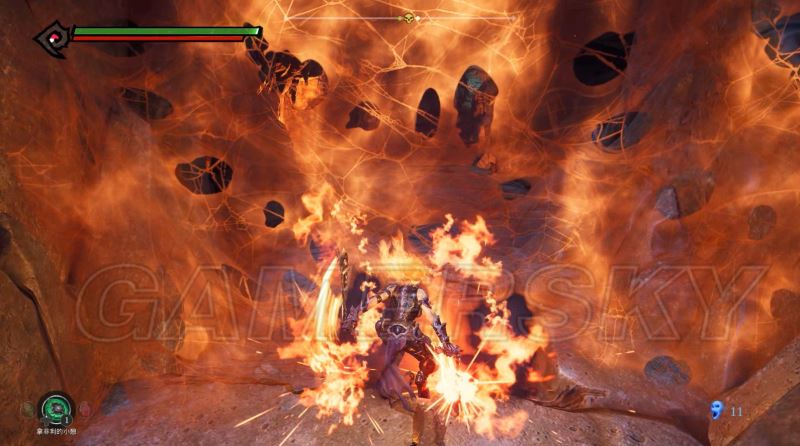Select the green Nephilim's Respite item slot

pyautogui.click(x=55, y=408)
